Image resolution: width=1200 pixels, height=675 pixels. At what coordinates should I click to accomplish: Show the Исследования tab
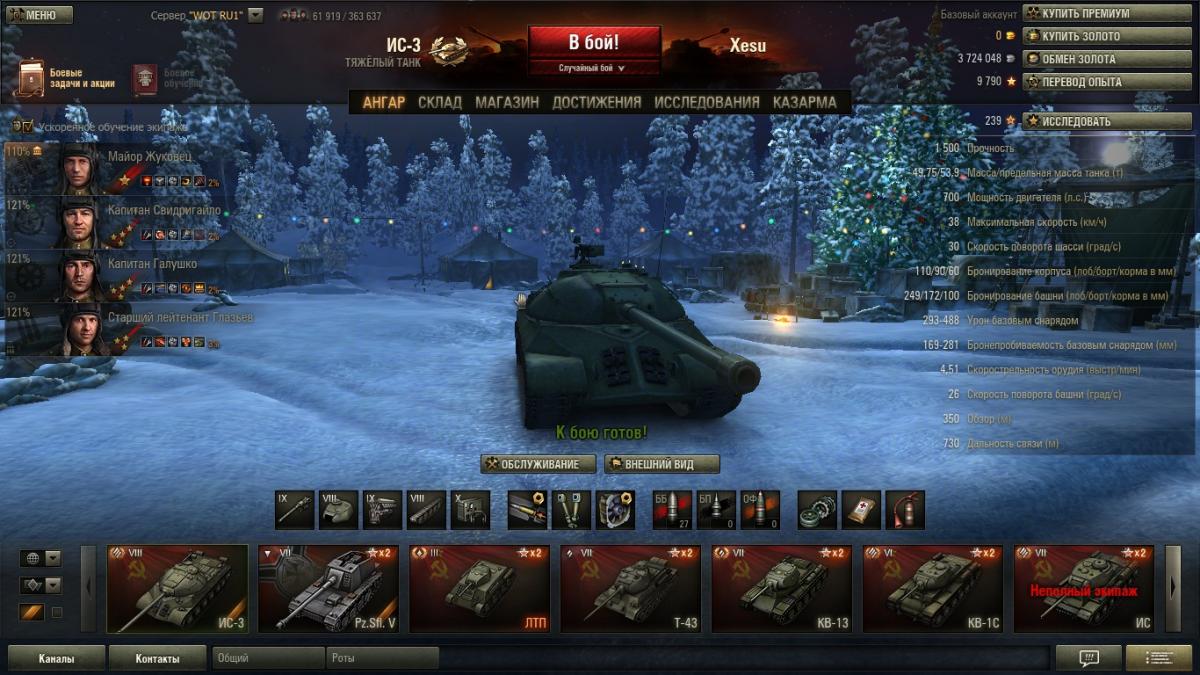[707, 102]
